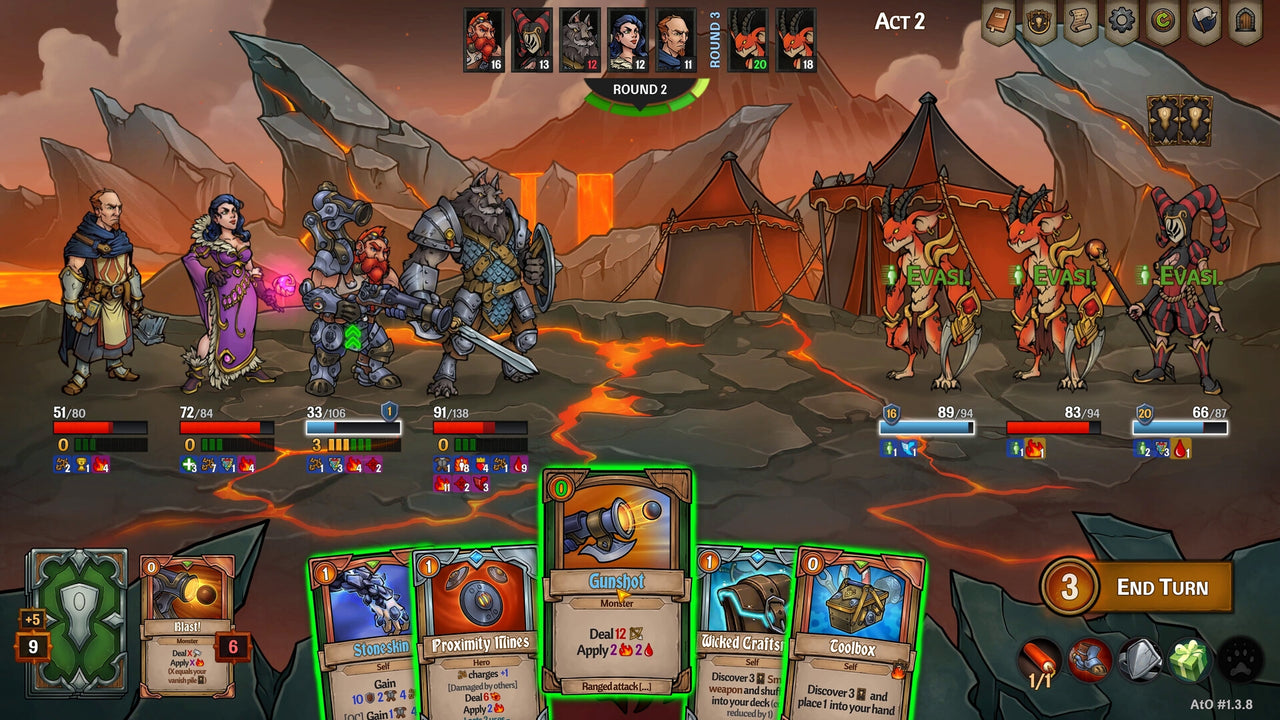1280x720 pixels.
Task: Open the quest scroll icon
Action: [1081, 18]
